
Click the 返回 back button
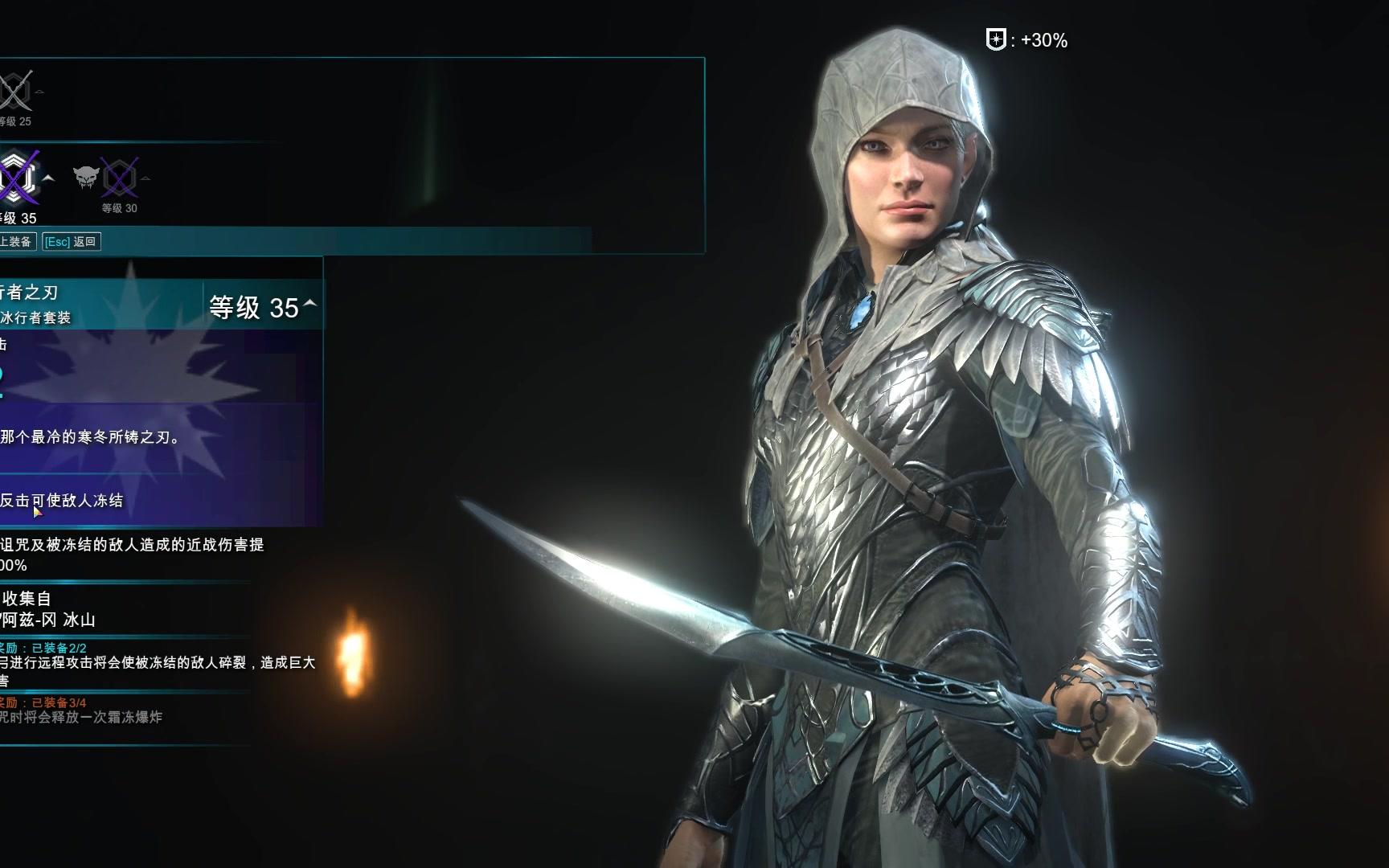coord(72,241)
